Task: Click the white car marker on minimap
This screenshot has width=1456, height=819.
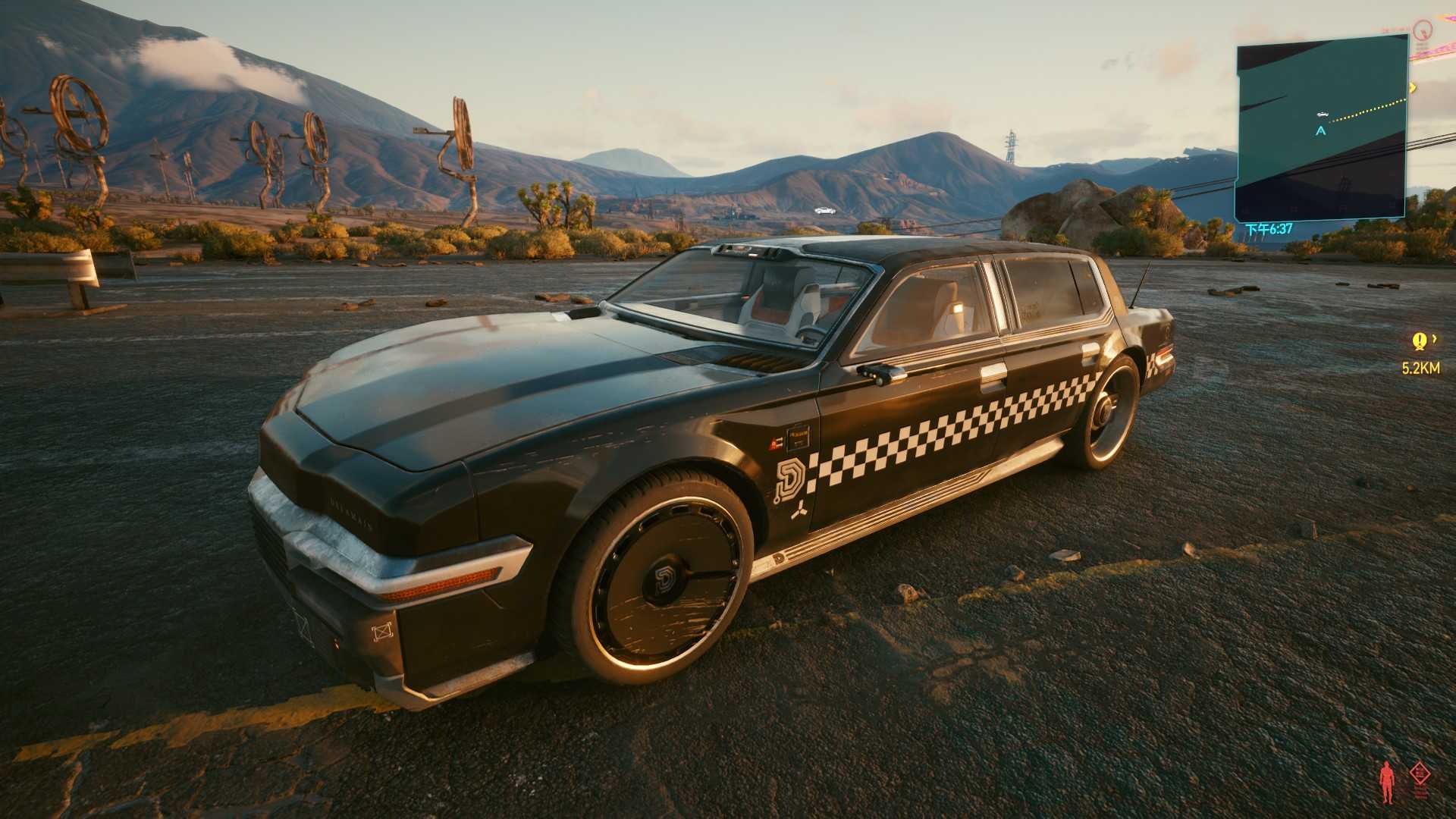Action: (x=1323, y=114)
